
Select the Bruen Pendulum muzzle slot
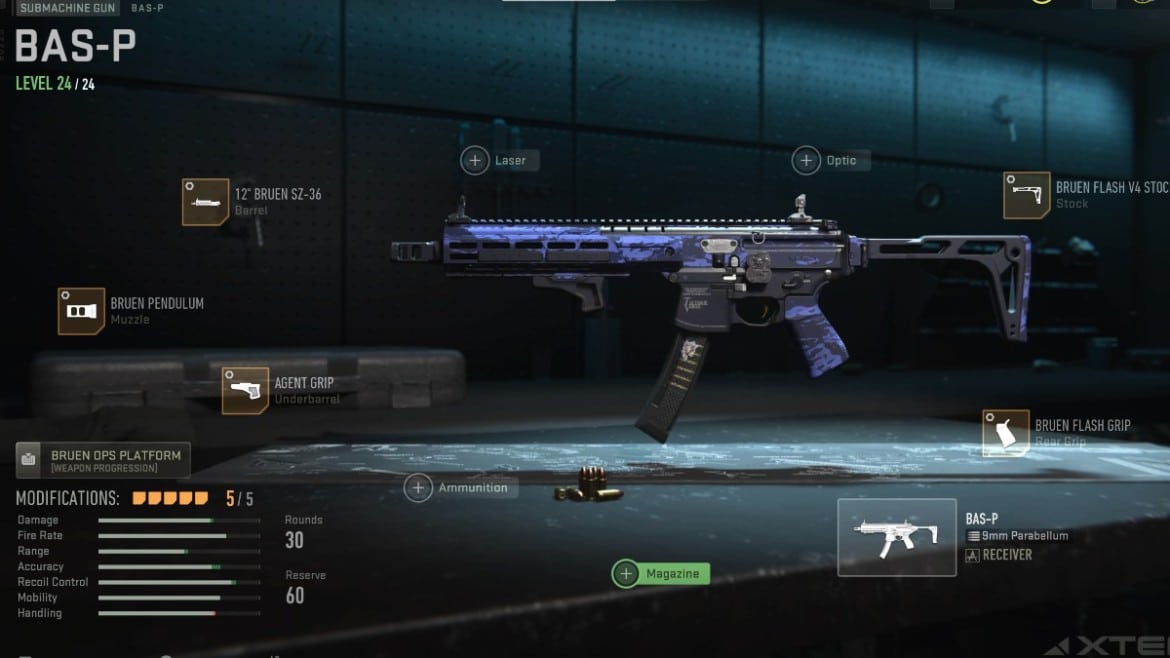tap(82, 311)
